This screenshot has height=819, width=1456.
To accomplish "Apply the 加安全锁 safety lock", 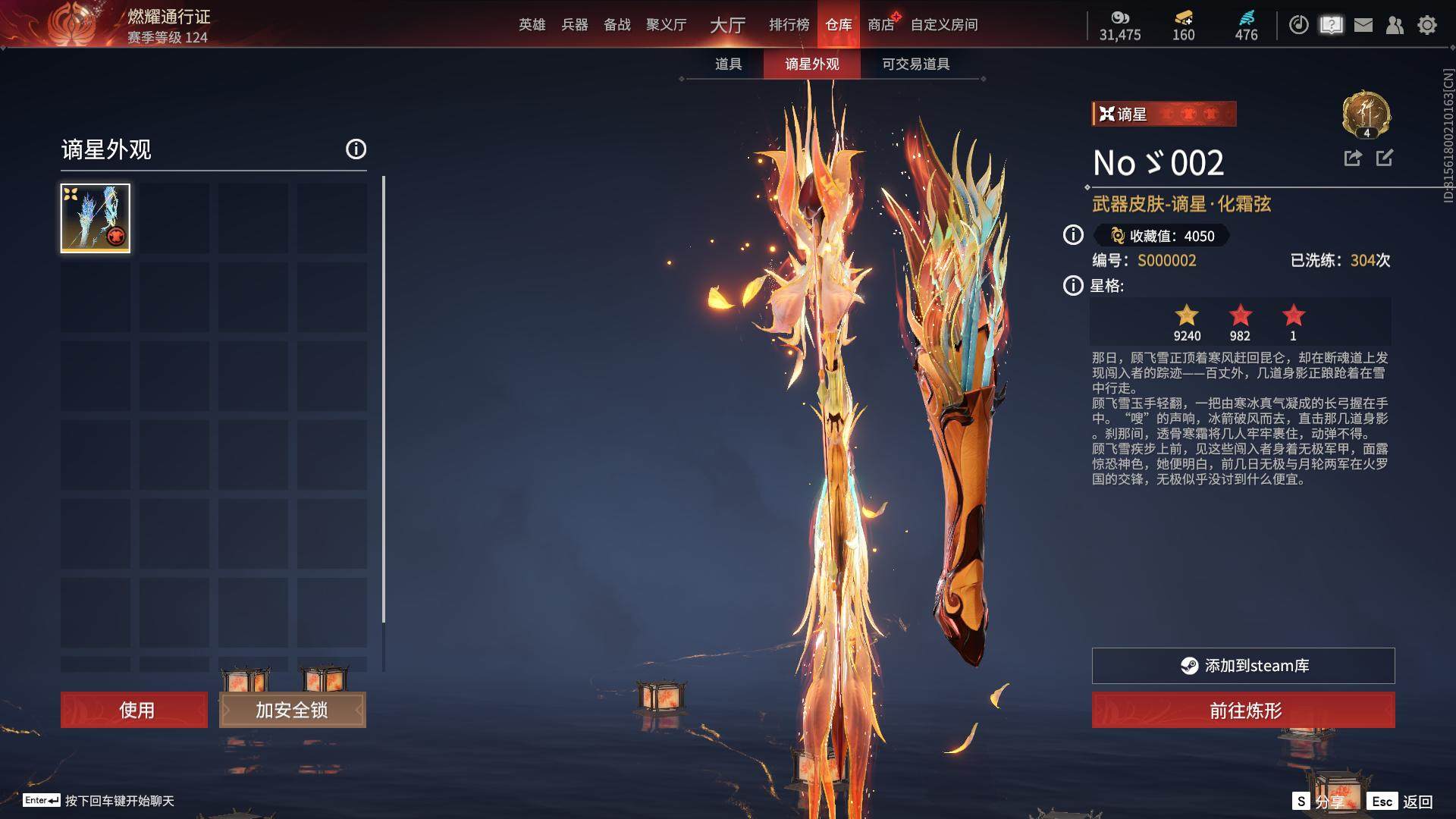I will pyautogui.click(x=292, y=710).
